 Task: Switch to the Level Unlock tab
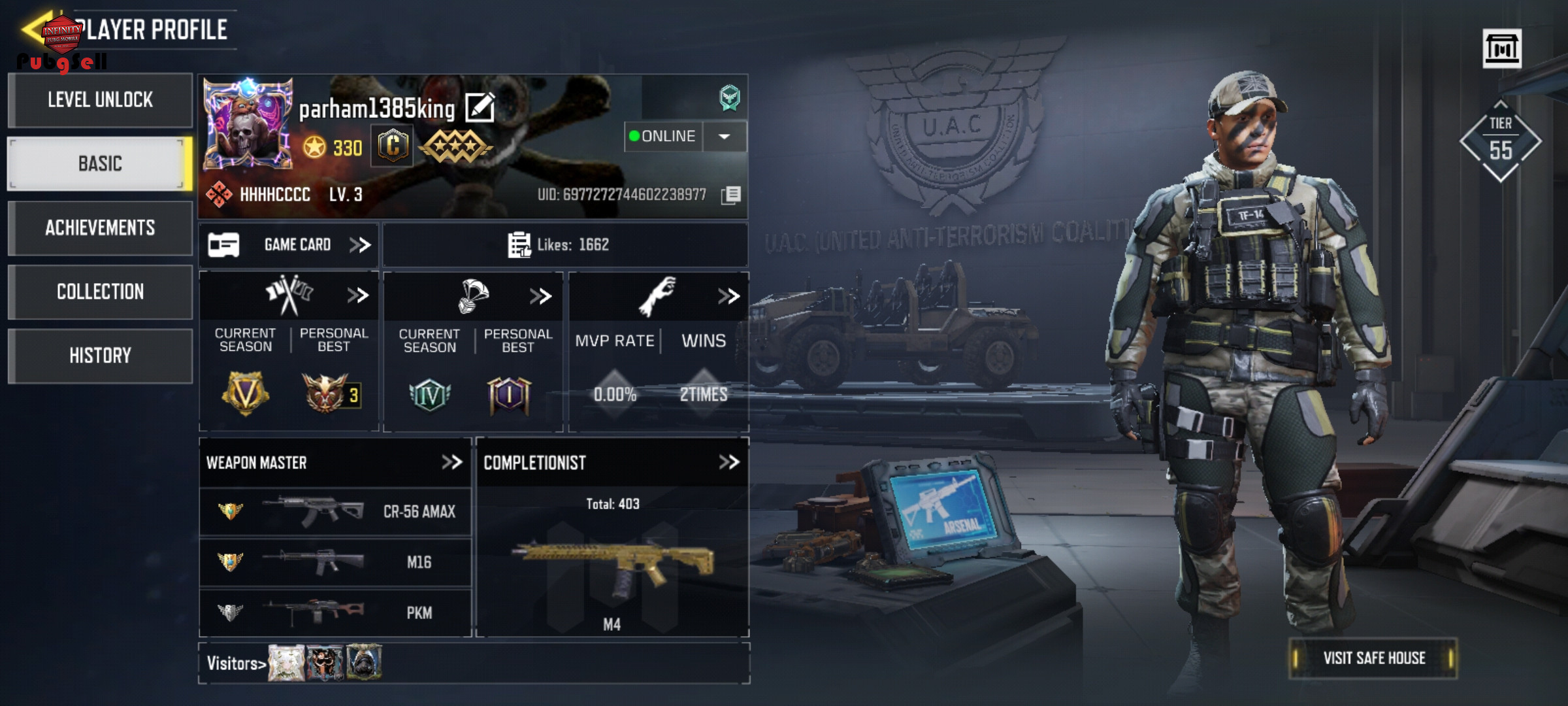point(100,100)
